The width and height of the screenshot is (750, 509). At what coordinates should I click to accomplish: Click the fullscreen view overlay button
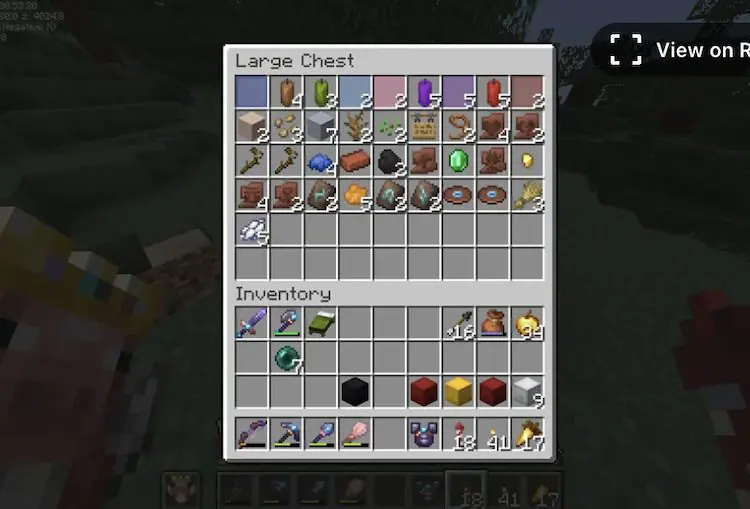tap(627, 49)
